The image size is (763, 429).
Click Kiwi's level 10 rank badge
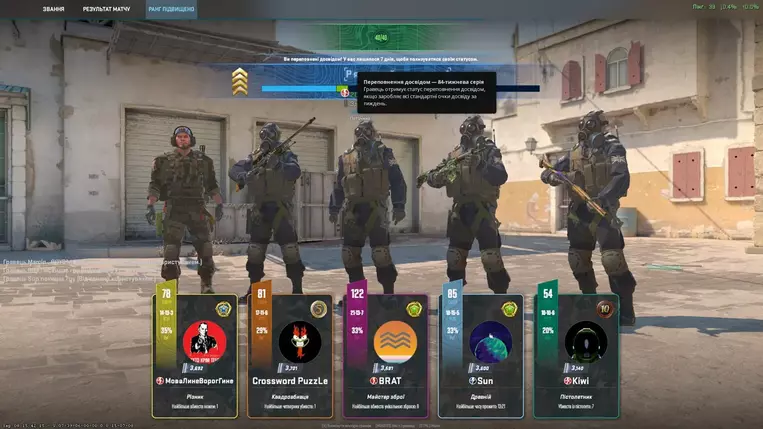603,309
